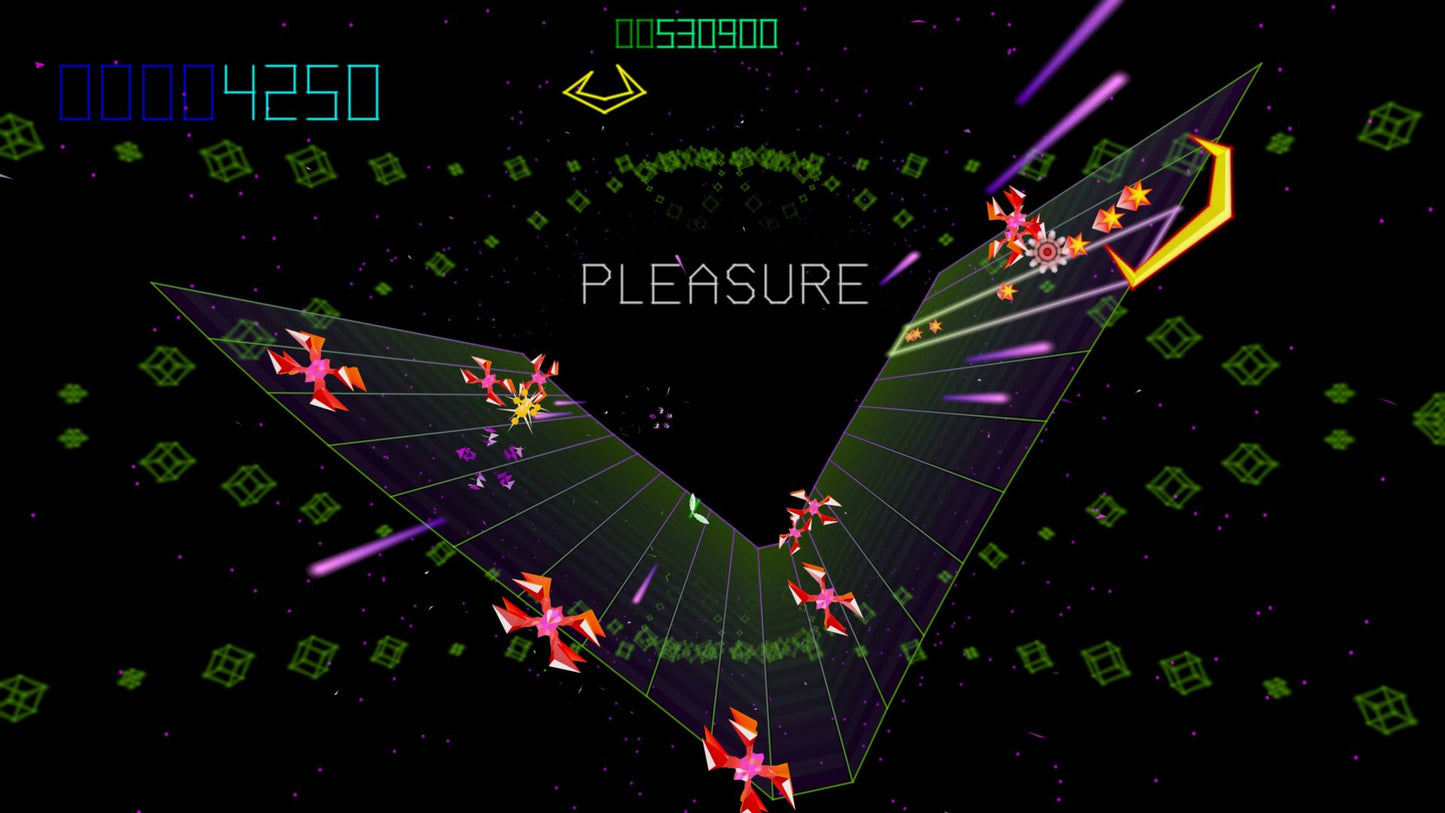Click the small yellow ship icon top center
This screenshot has height=813, width=1445.
click(603, 89)
